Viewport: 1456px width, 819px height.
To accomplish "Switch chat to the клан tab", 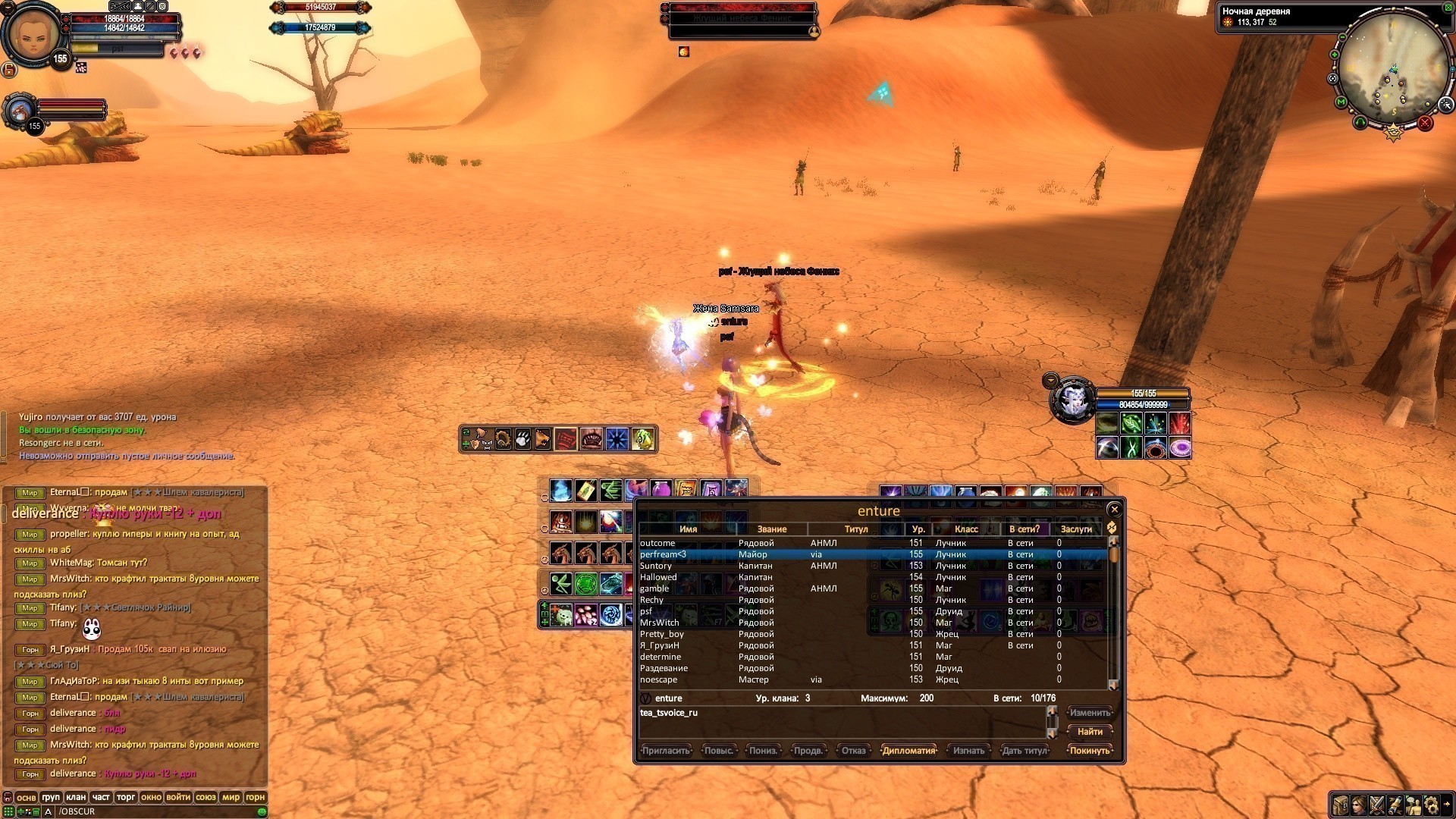I will click(x=76, y=797).
